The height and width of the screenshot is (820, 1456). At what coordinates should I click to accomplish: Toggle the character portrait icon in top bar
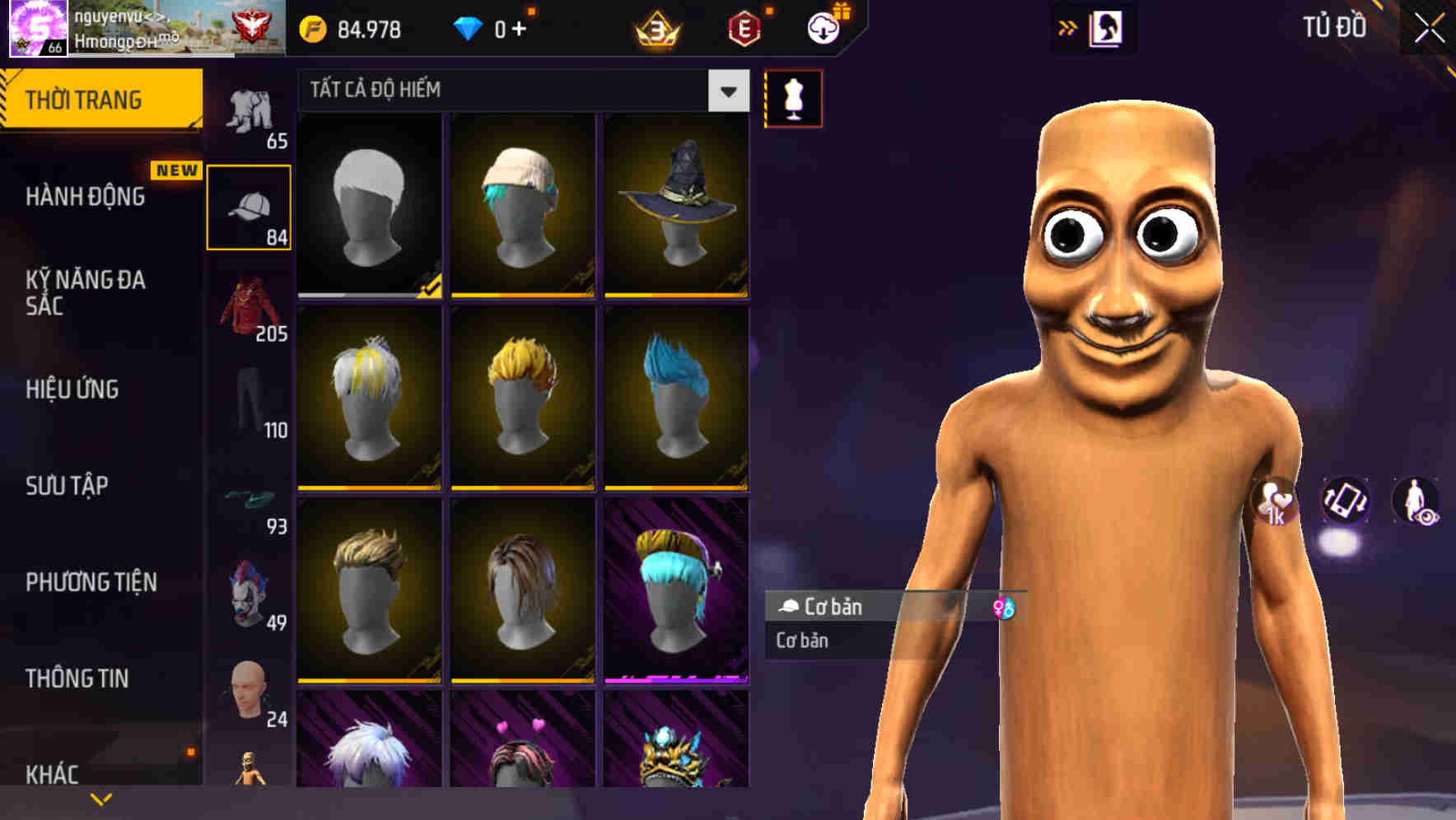(x=1108, y=27)
